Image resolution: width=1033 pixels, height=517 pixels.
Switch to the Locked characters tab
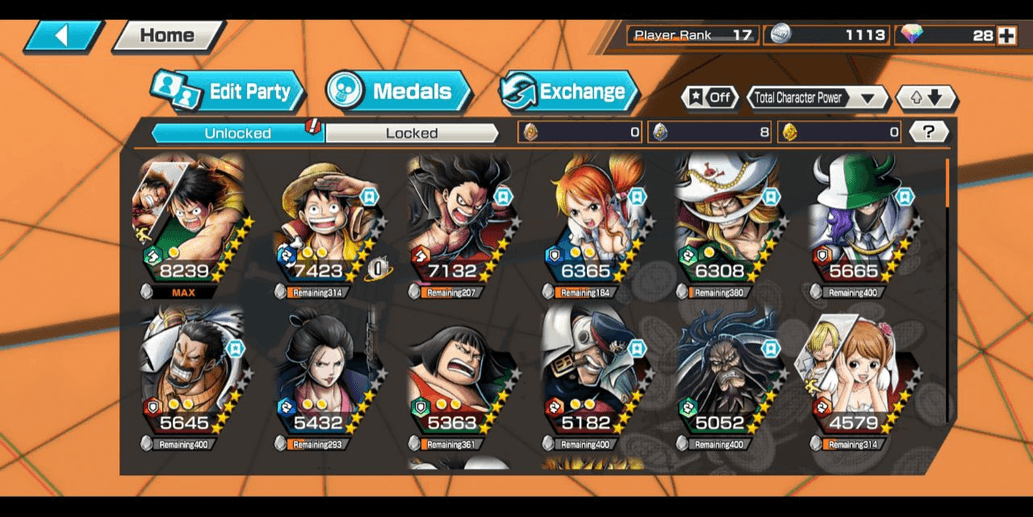tap(412, 133)
